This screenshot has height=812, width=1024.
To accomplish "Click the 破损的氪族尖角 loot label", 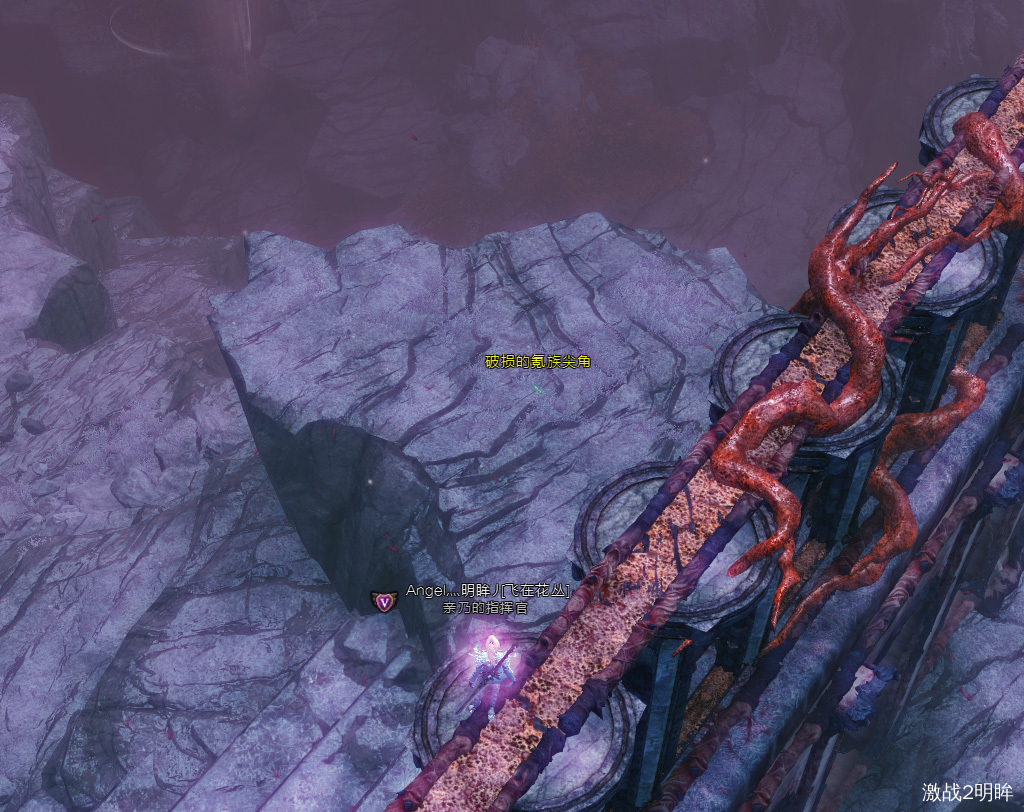I will [x=538, y=362].
